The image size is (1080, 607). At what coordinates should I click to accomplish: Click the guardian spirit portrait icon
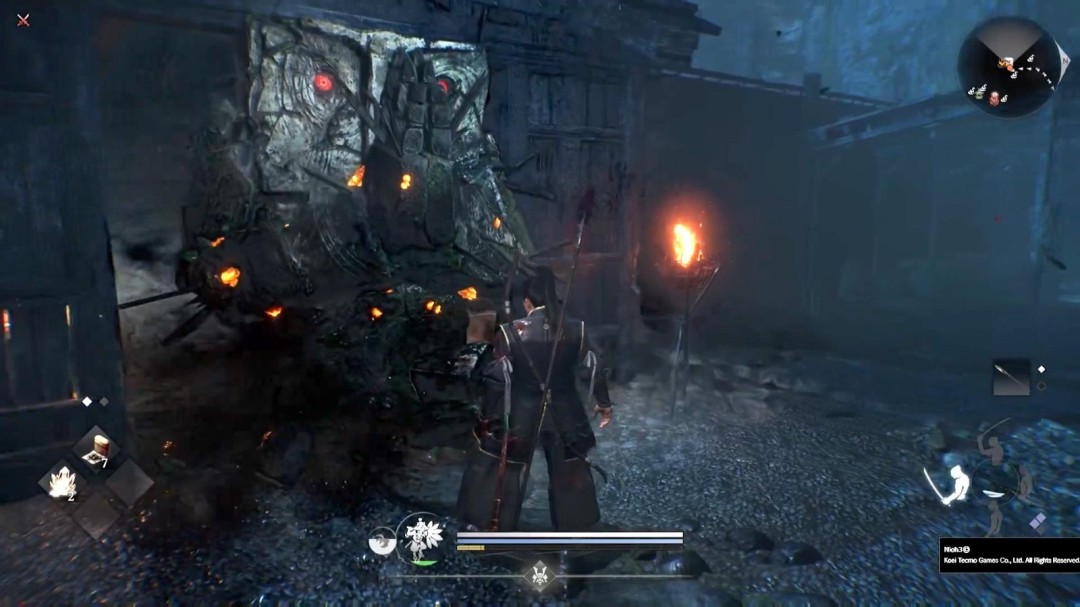[420, 538]
